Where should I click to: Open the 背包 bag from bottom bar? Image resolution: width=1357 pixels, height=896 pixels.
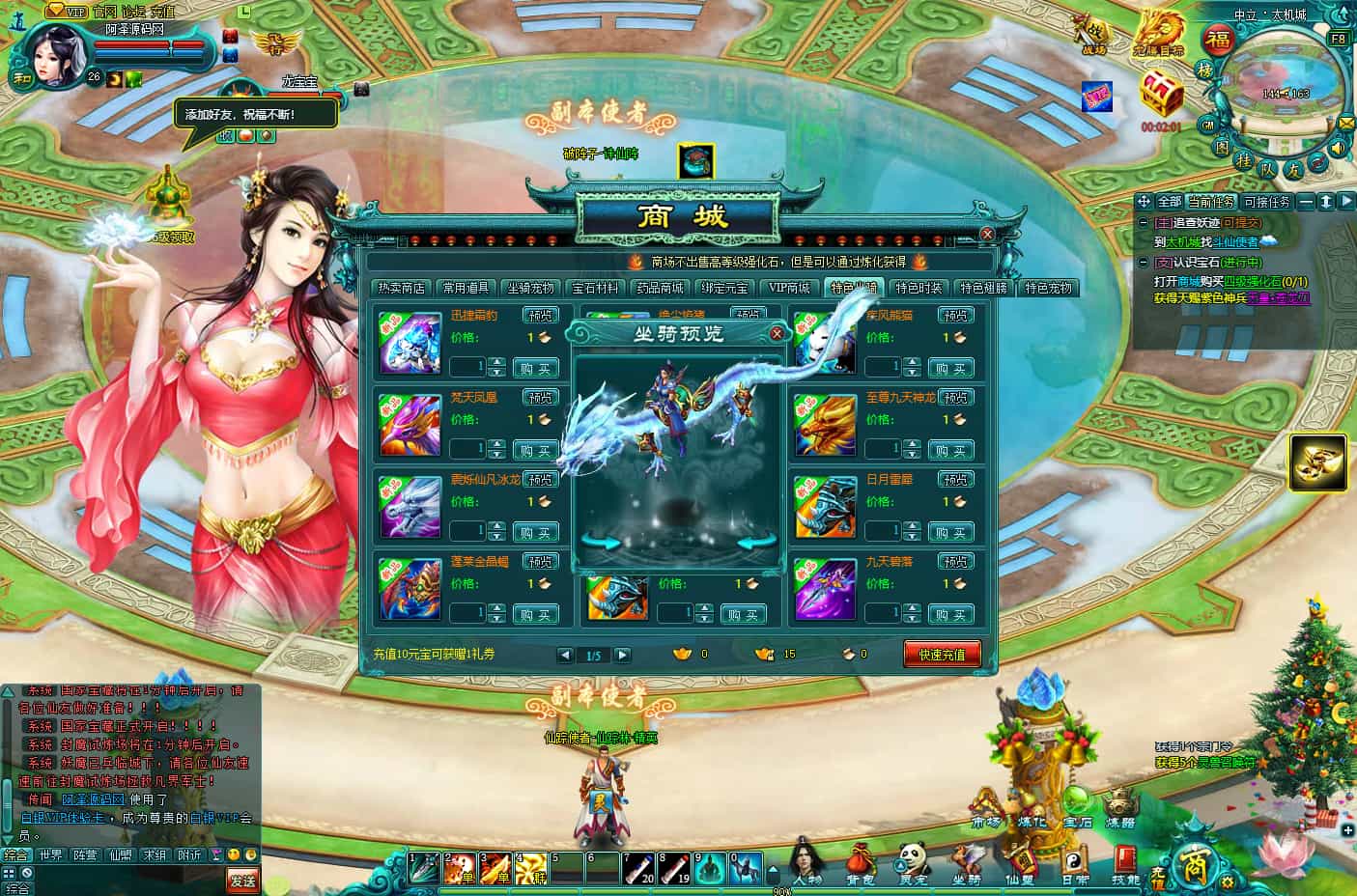point(860,862)
